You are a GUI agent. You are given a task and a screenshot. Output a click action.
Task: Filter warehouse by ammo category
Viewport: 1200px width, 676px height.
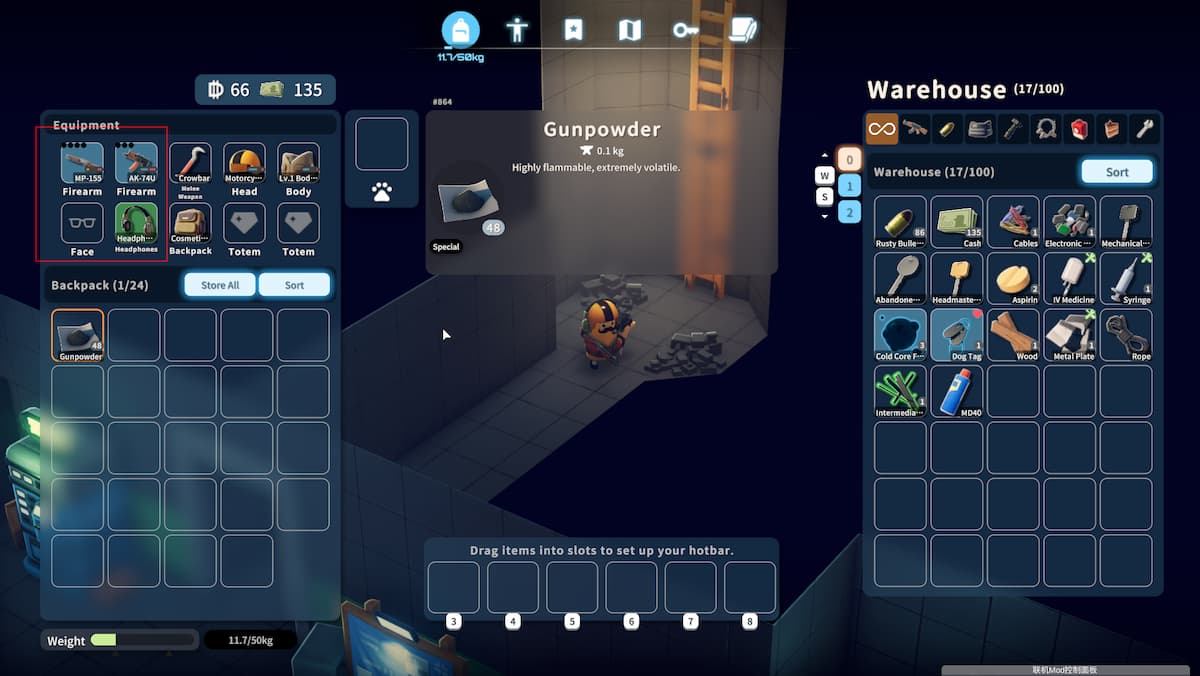[x=946, y=128]
